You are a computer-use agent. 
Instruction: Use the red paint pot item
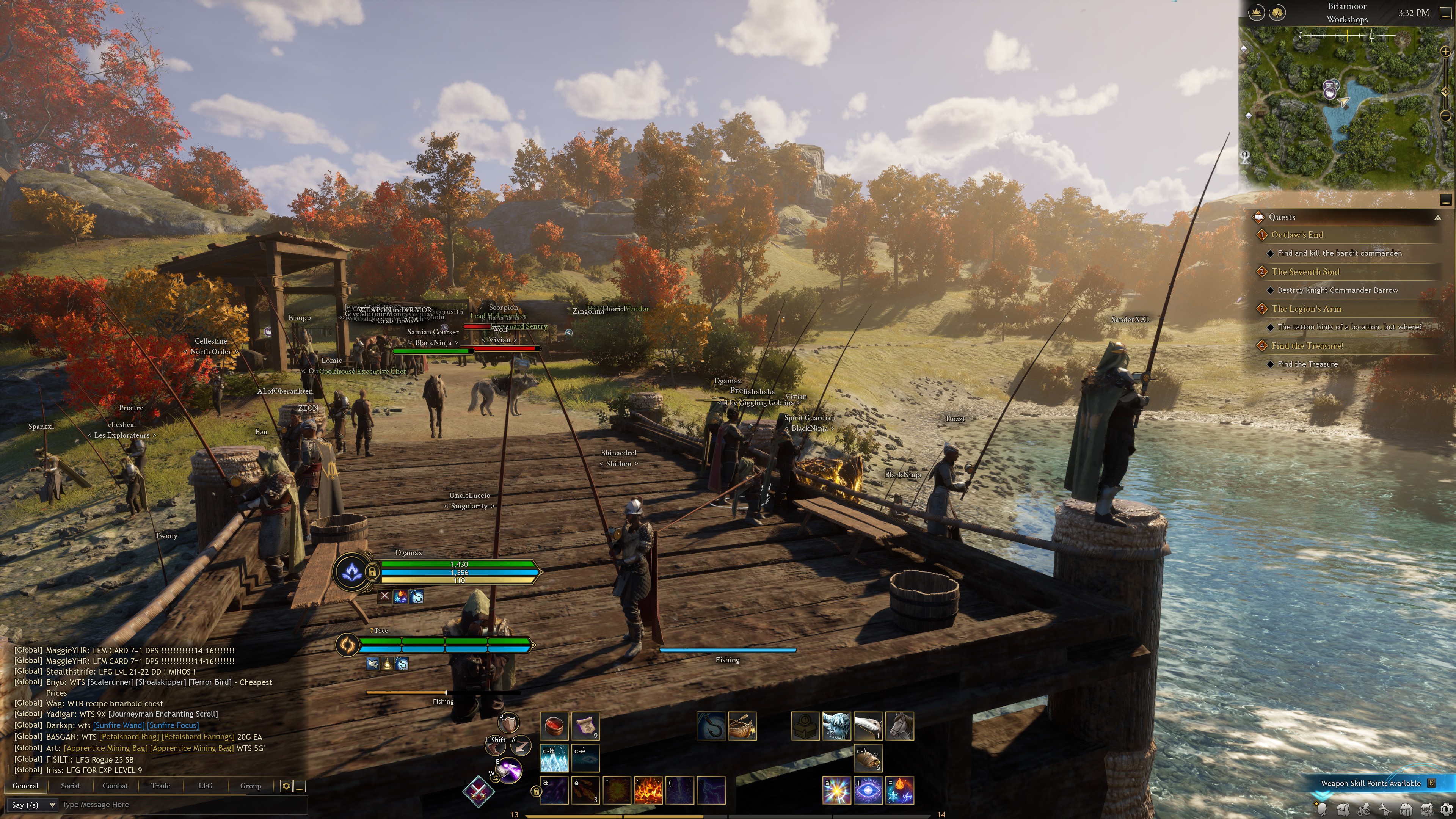pos(554,726)
